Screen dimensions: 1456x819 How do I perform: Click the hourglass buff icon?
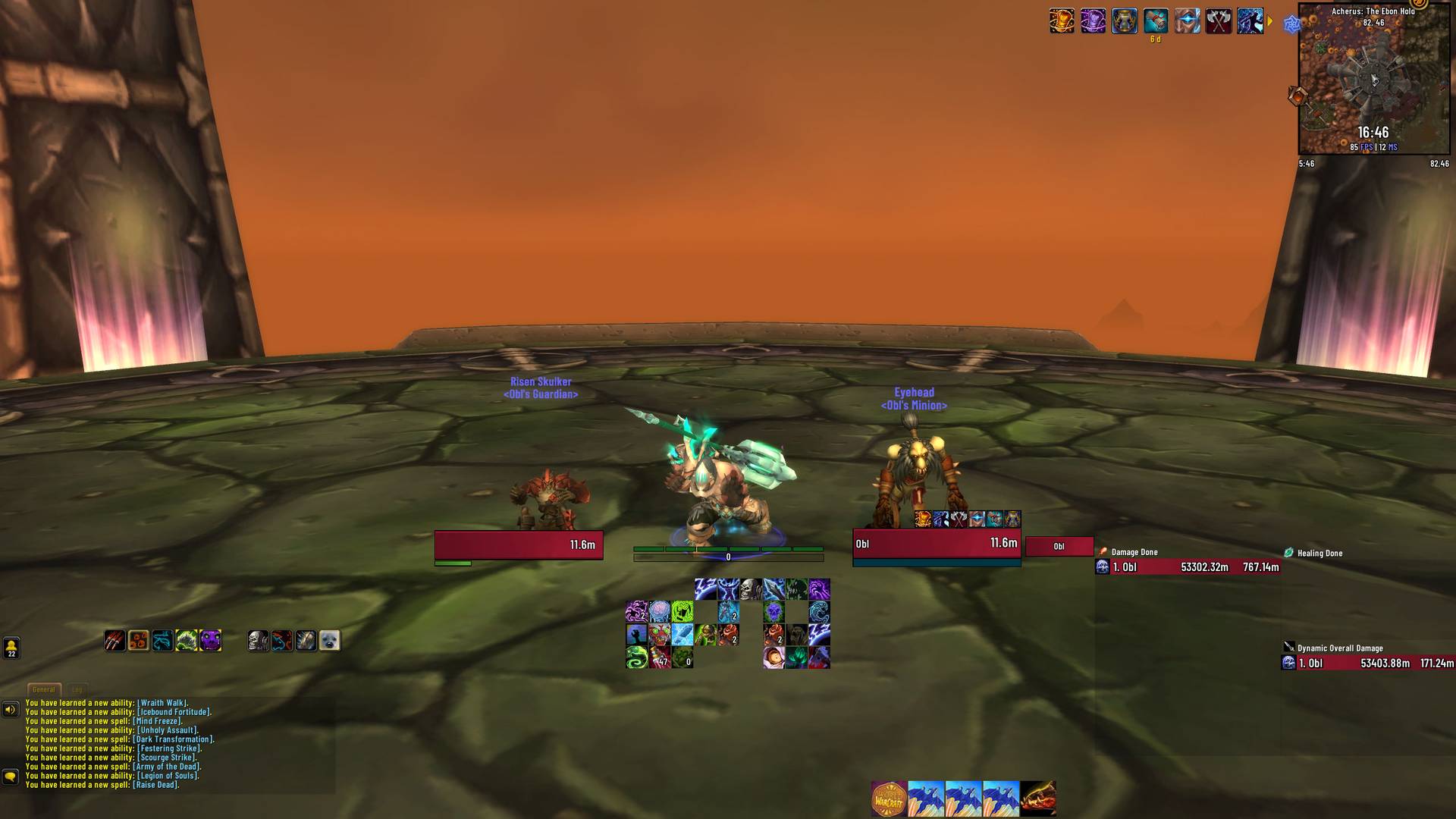1124,21
